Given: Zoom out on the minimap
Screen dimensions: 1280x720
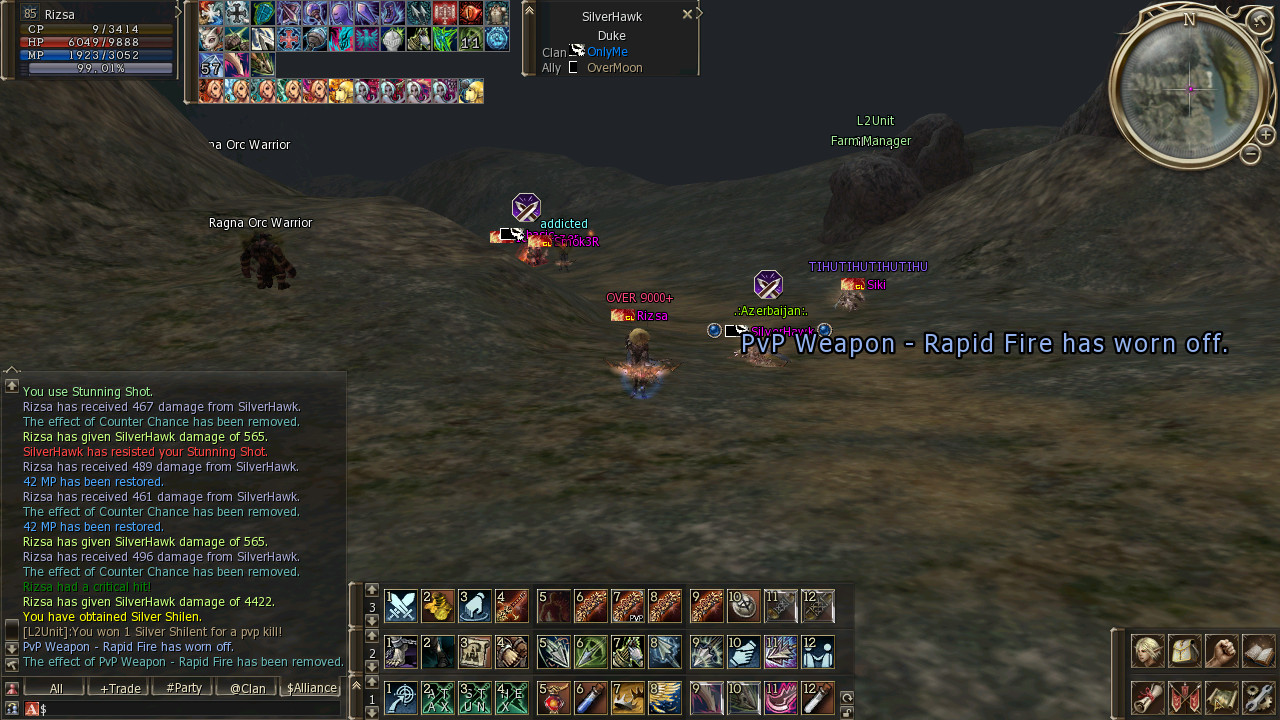Looking at the screenshot, I should click(1250, 154).
